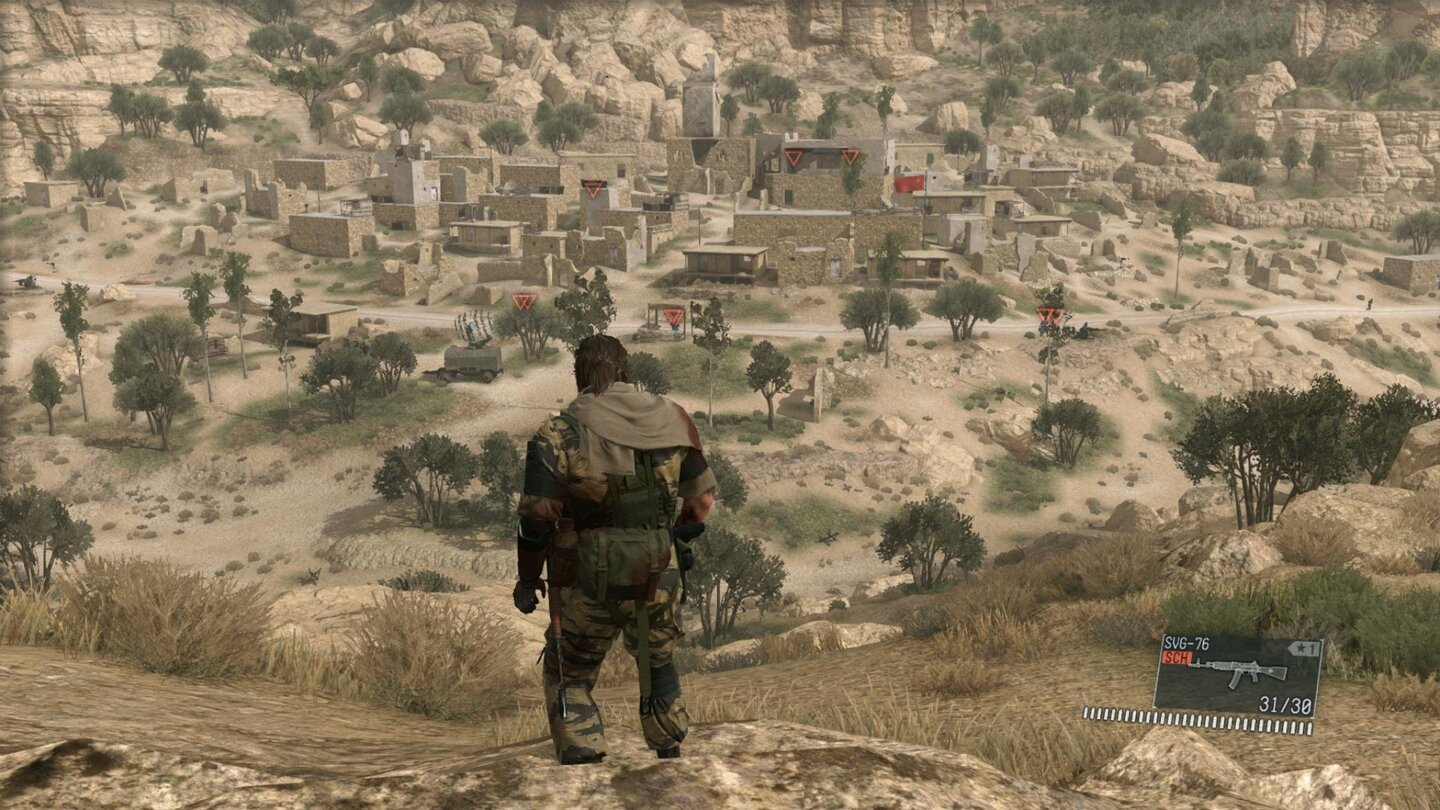Click the red SCH suppressor label
1440x810 pixels.
pos(1175,659)
